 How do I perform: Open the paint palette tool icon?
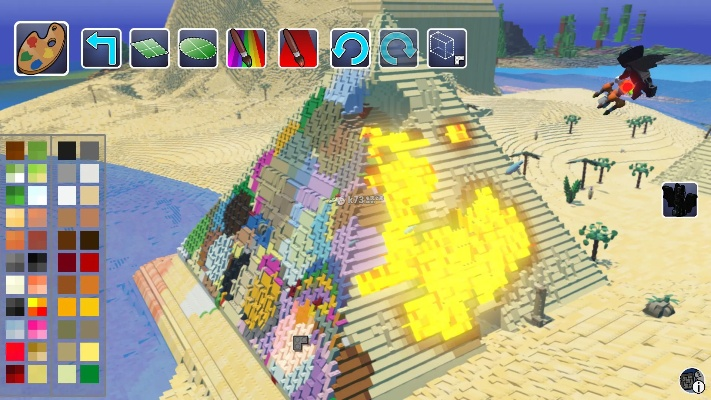[41, 48]
